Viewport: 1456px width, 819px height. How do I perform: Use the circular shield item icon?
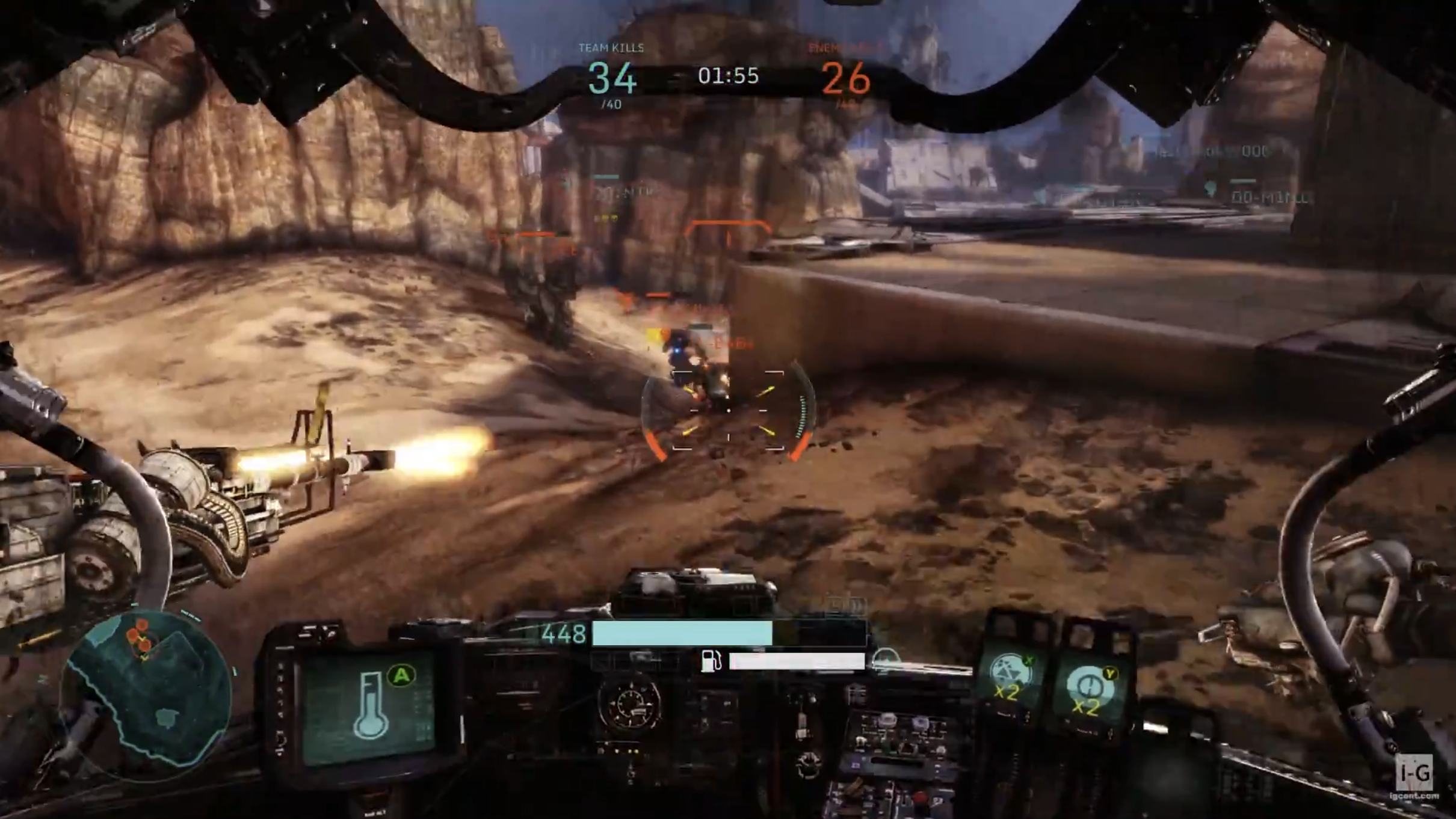coord(1087,687)
